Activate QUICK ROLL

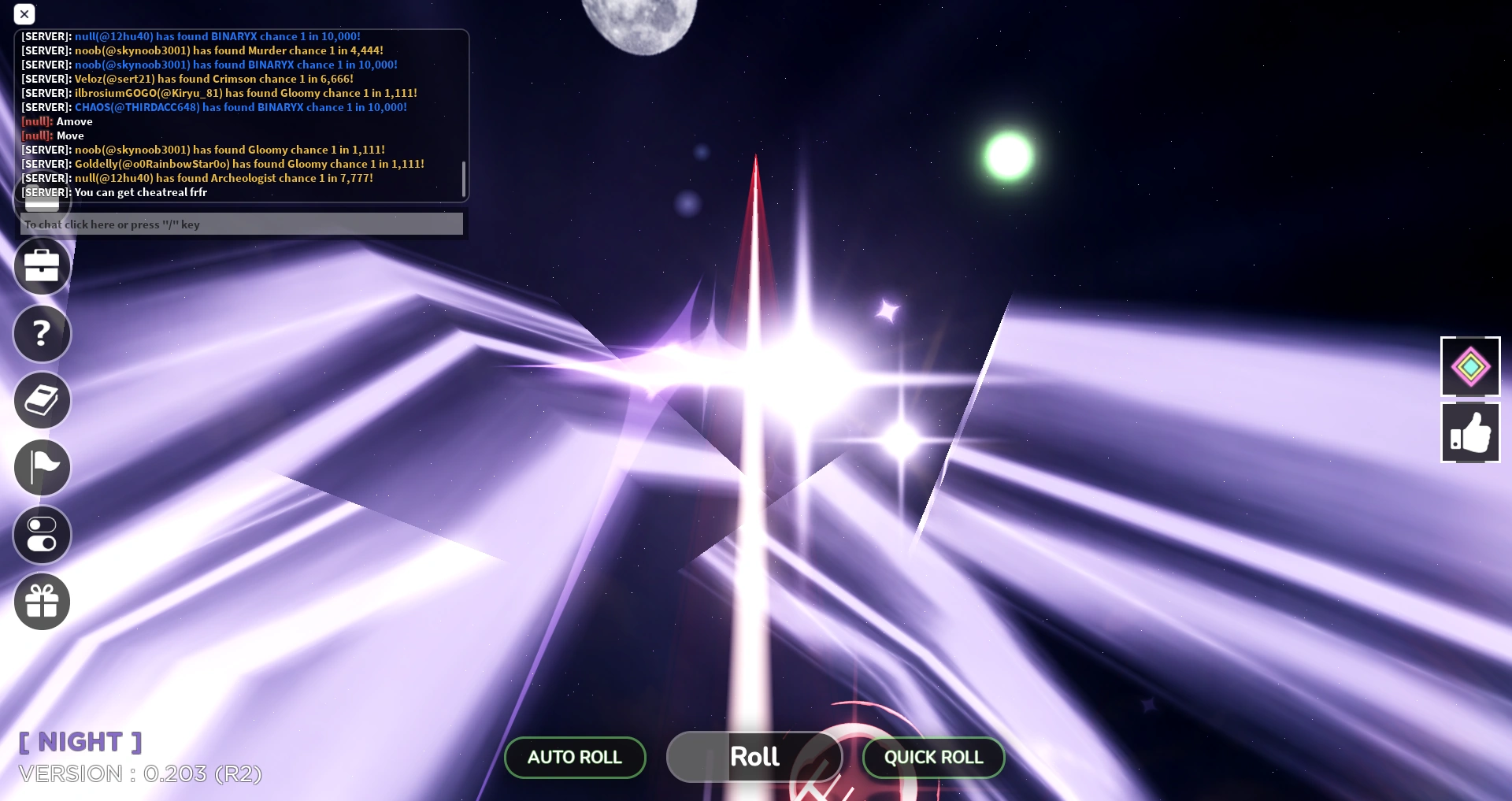(x=932, y=757)
